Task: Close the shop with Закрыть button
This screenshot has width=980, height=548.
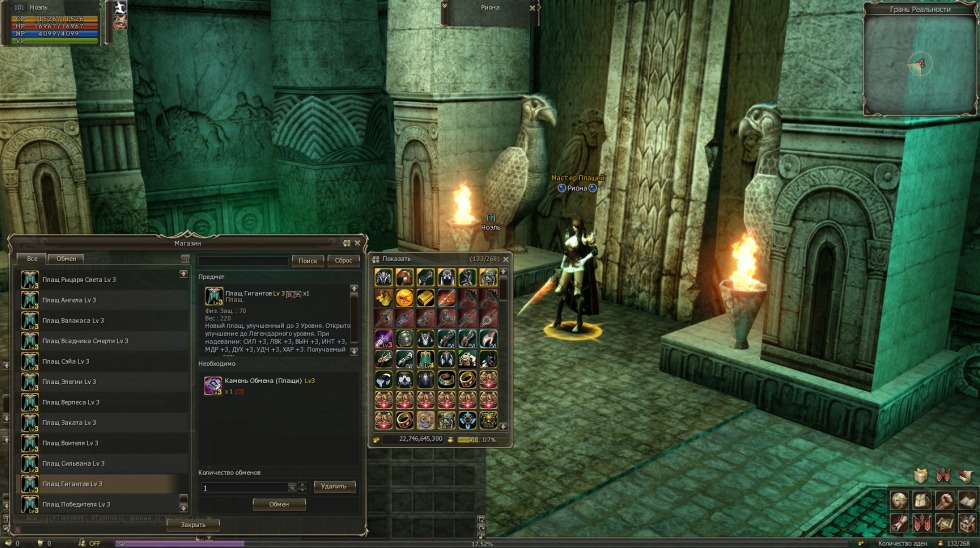Action: pyautogui.click(x=193, y=524)
